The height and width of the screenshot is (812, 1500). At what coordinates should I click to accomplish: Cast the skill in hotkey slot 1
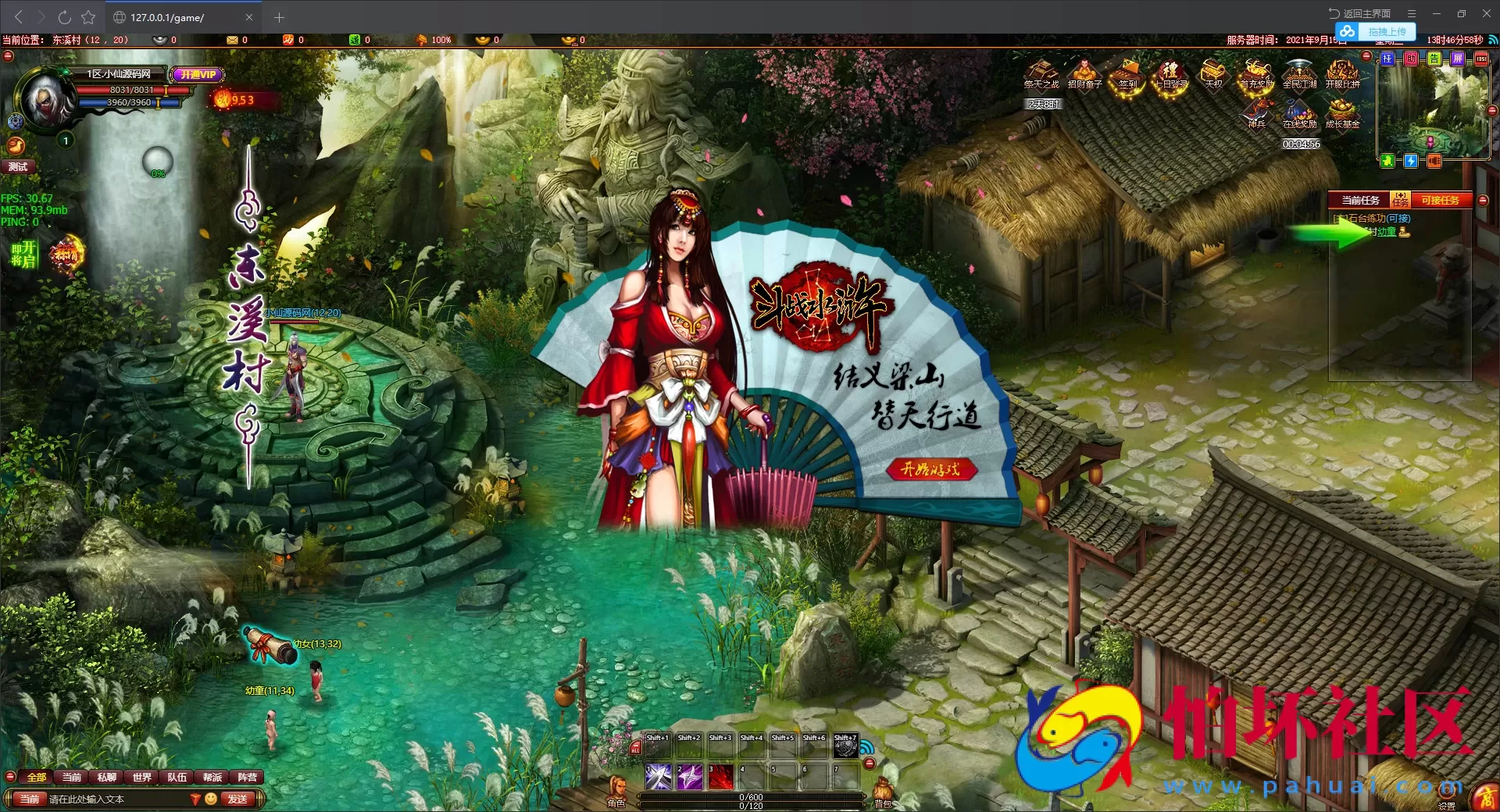659,778
